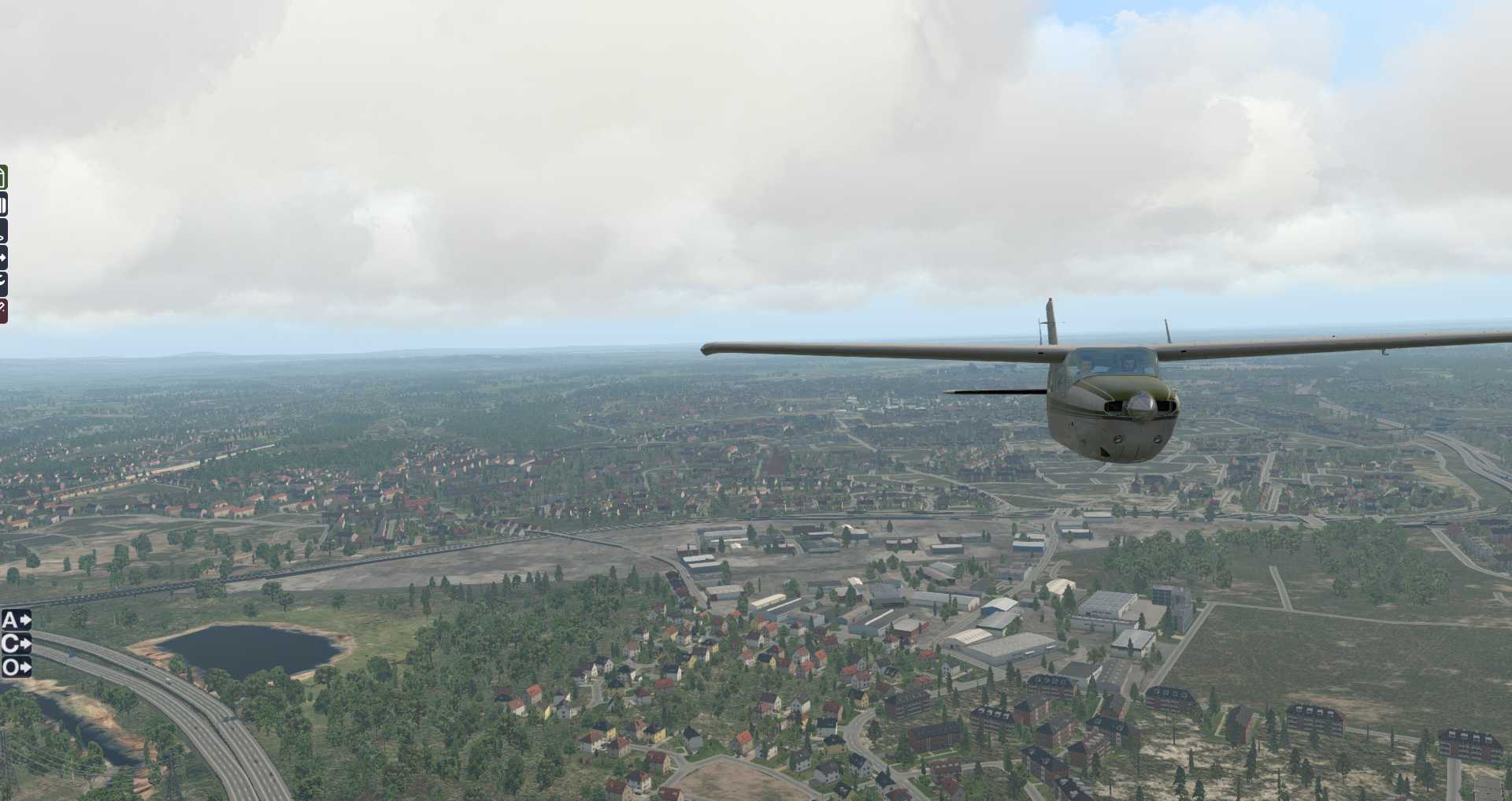
Task: Select the curved arrow side icon
Action: (x=3, y=283)
